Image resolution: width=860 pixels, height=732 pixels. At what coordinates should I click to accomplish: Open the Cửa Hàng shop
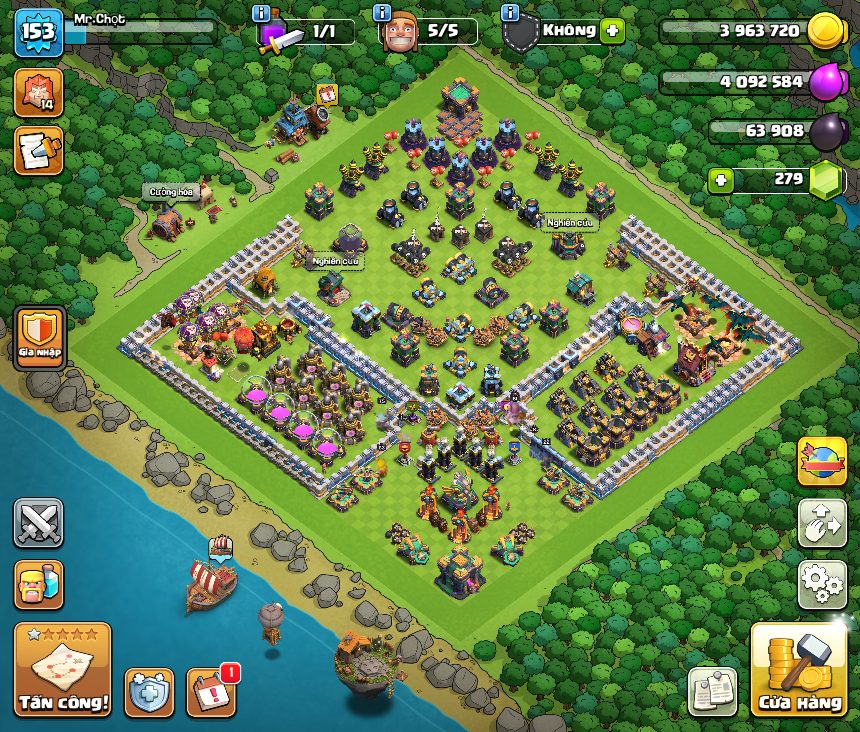[x=799, y=671]
